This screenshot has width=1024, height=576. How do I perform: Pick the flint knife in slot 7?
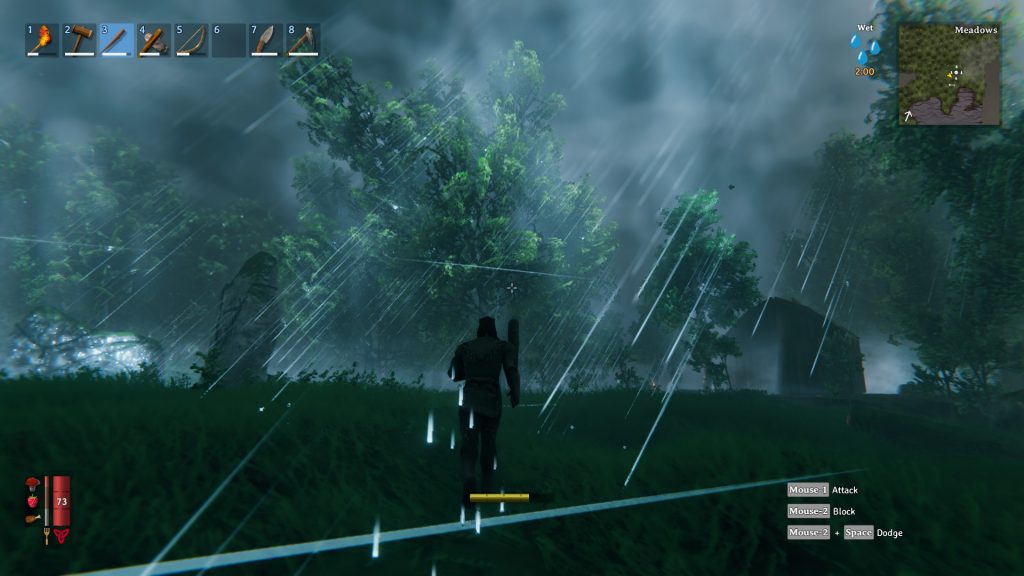(265, 40)
